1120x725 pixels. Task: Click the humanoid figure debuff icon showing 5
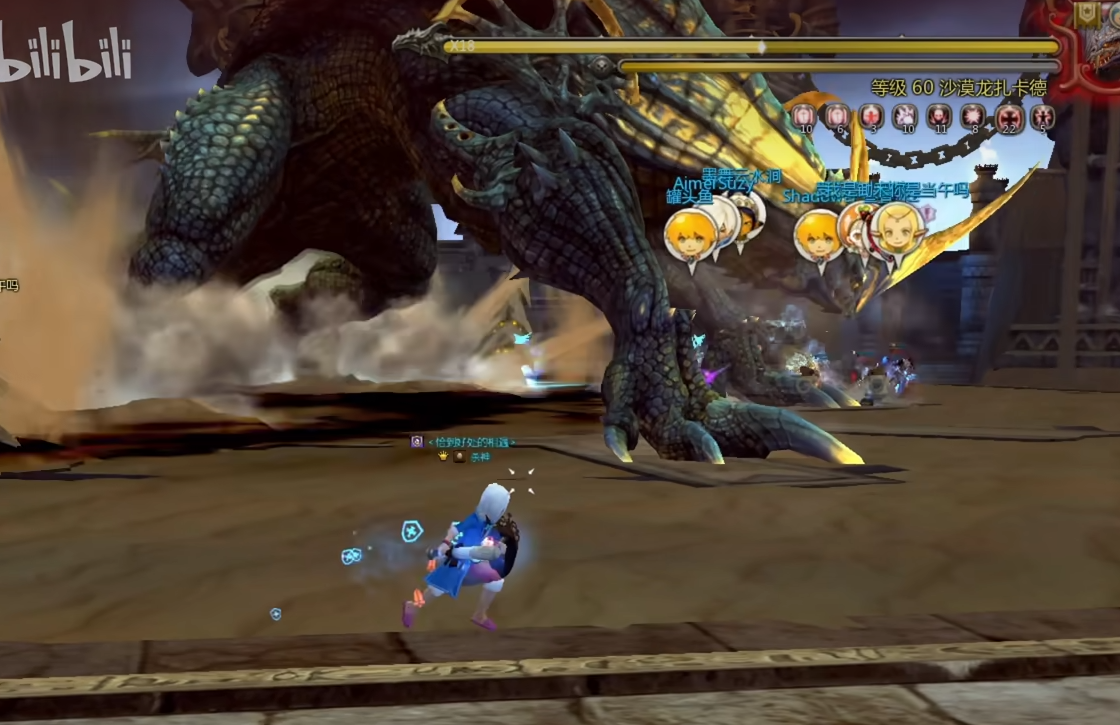pos(1043,117)
